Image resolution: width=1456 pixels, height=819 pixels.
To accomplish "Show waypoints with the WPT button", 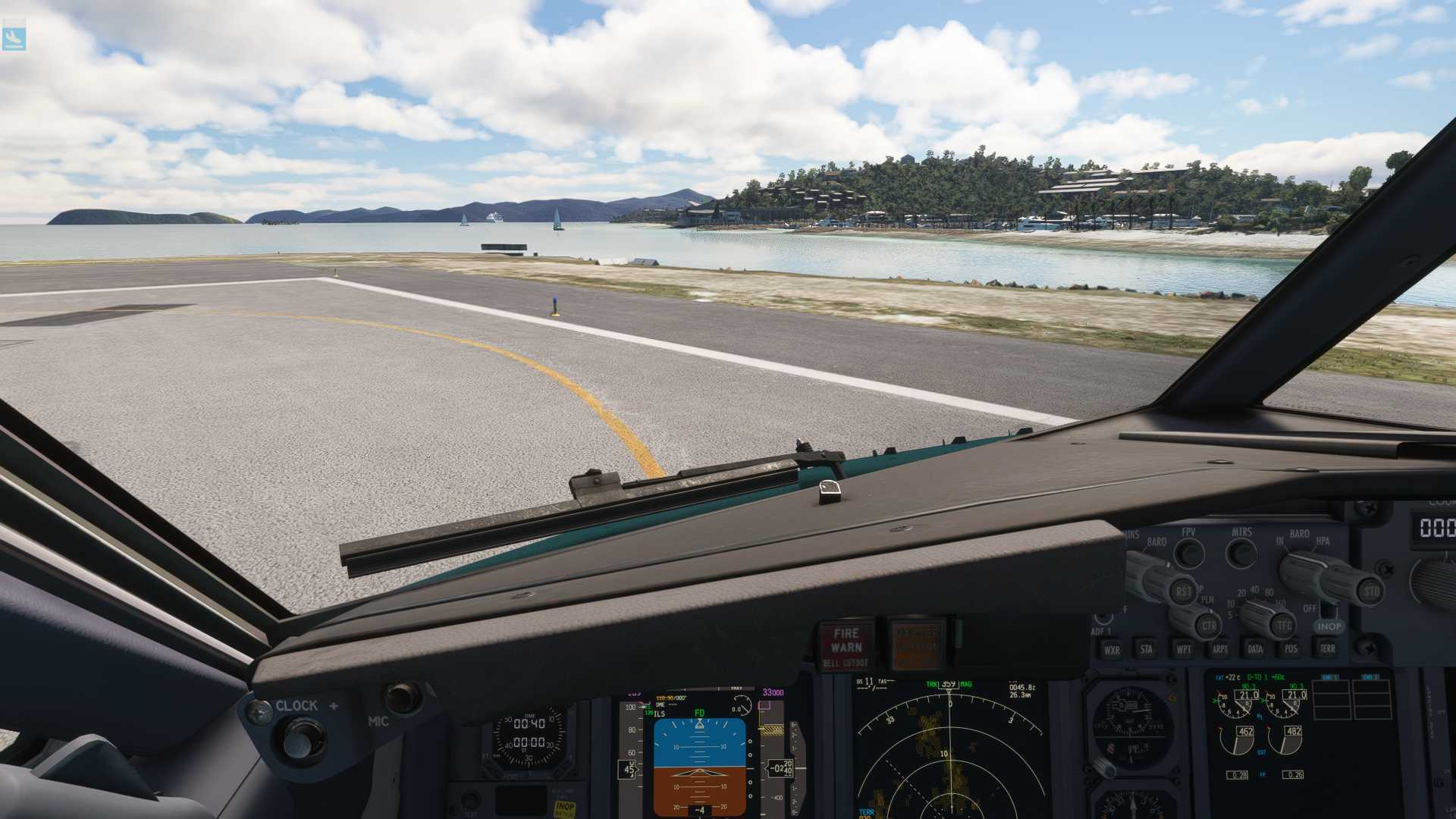I will [x=1183, y=649].
